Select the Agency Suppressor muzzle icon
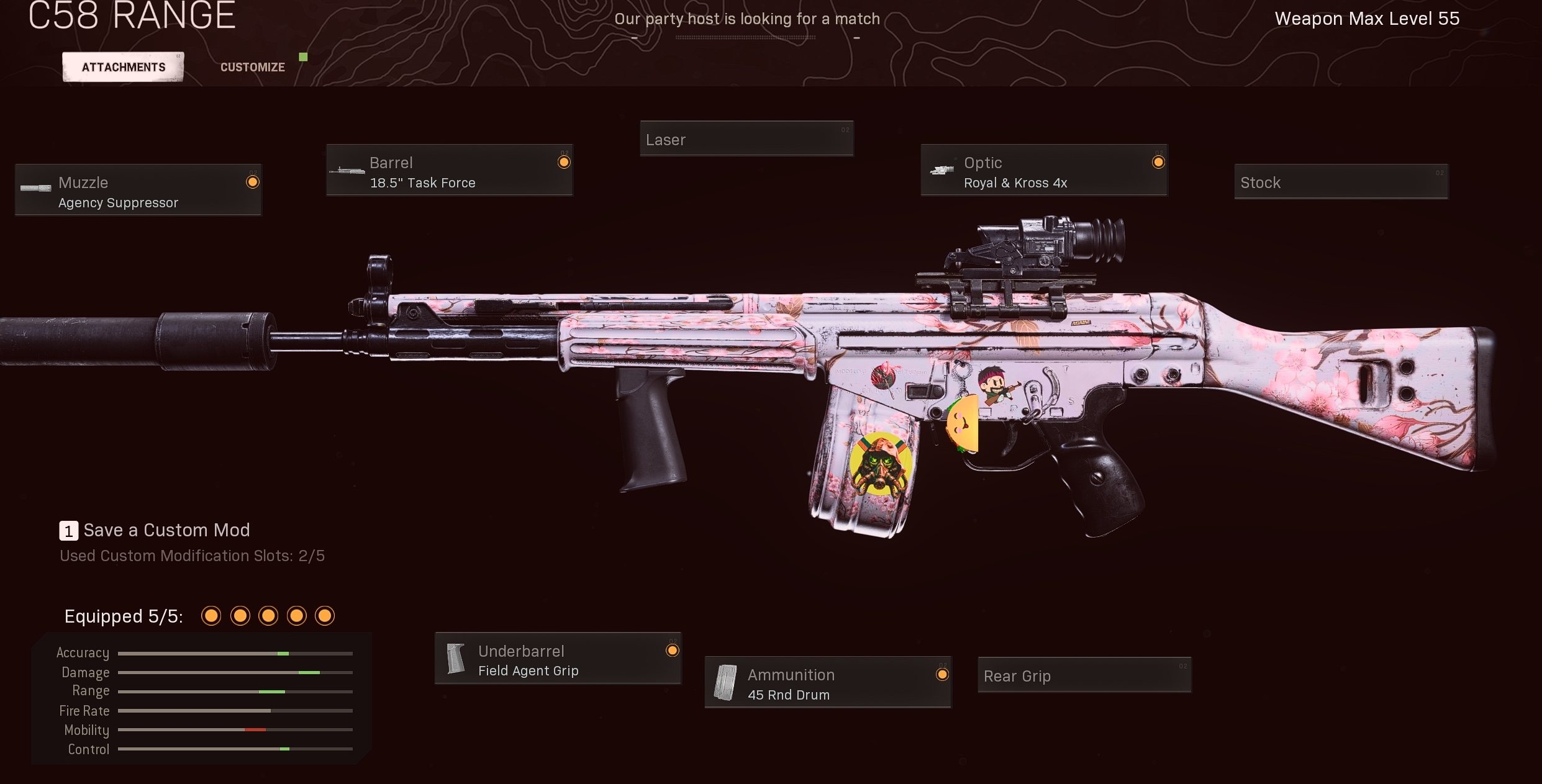Screen dimensions: 1542x784 (x=34, y=189)
